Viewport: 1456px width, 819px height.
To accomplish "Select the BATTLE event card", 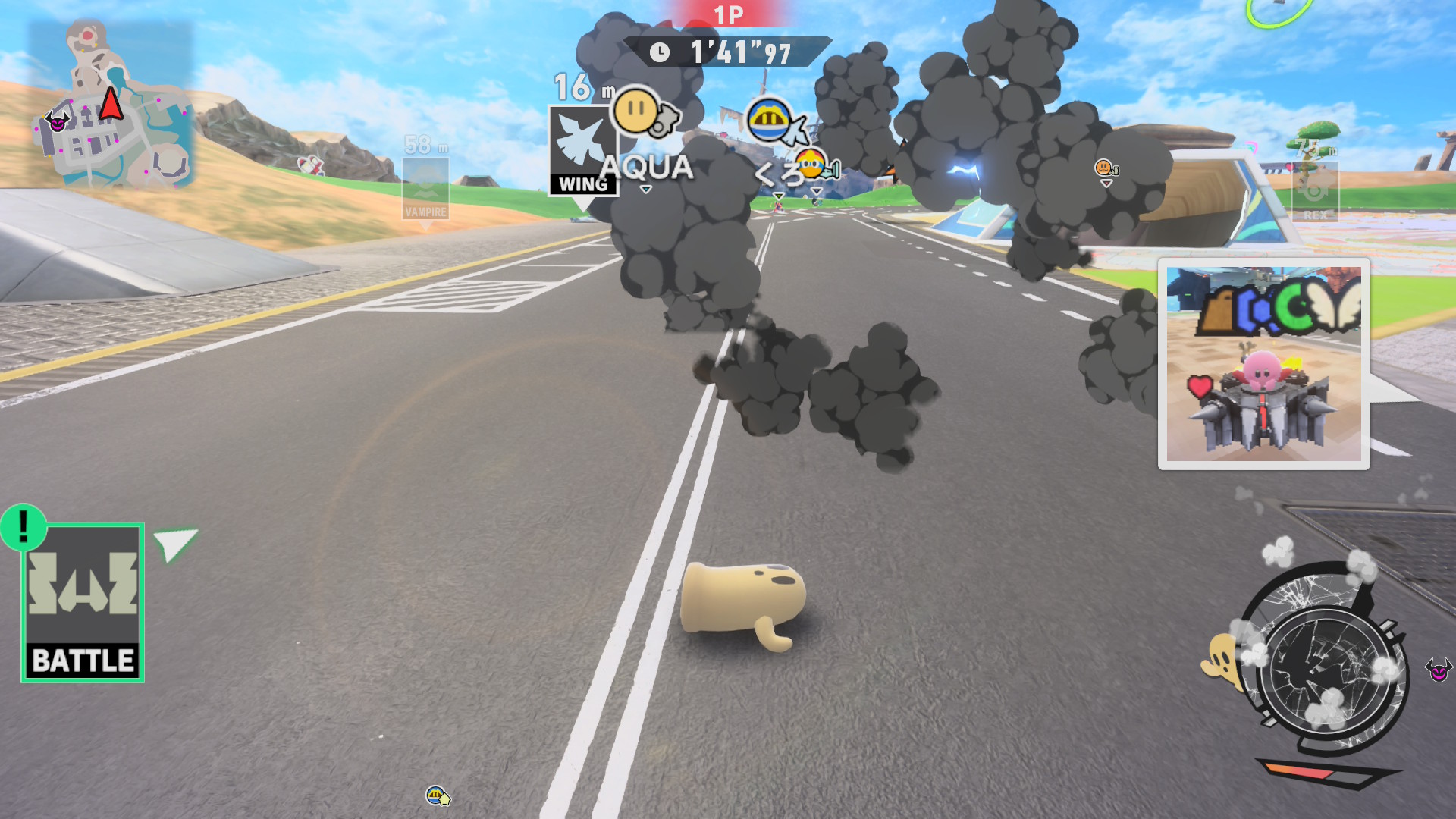I will click(83, 604).
